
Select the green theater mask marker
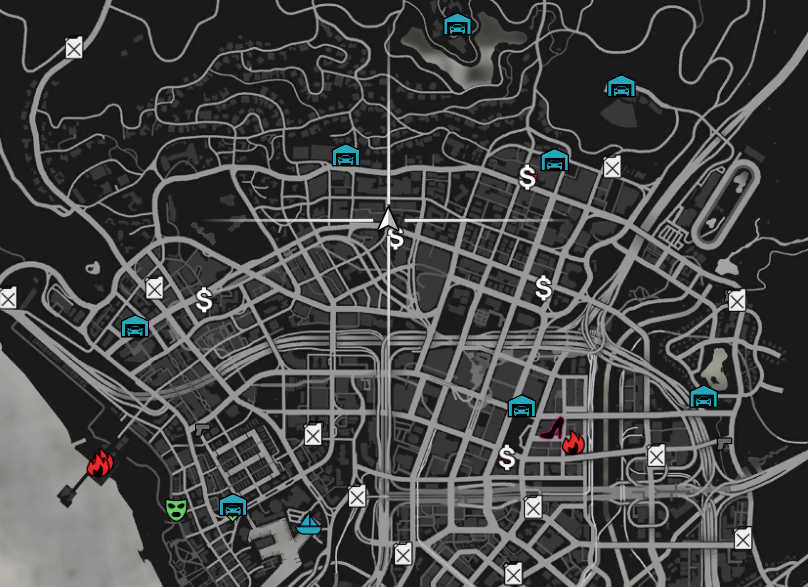[176, 509]
